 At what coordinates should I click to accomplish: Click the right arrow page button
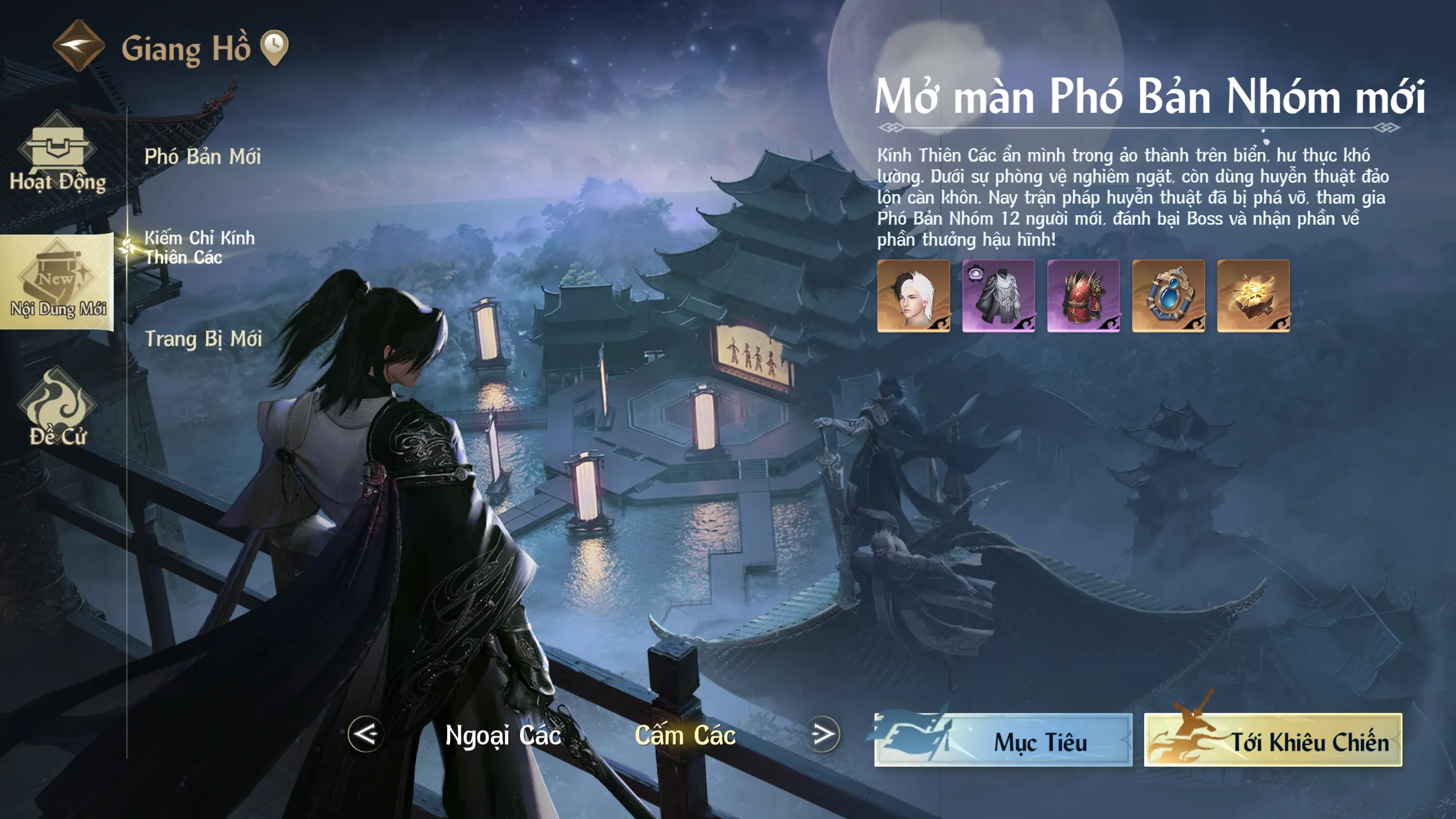[823, 734]
